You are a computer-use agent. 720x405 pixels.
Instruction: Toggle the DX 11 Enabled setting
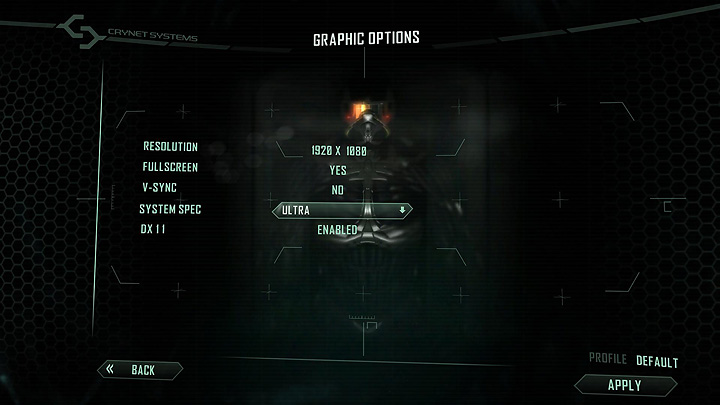[x=338, y=230]
